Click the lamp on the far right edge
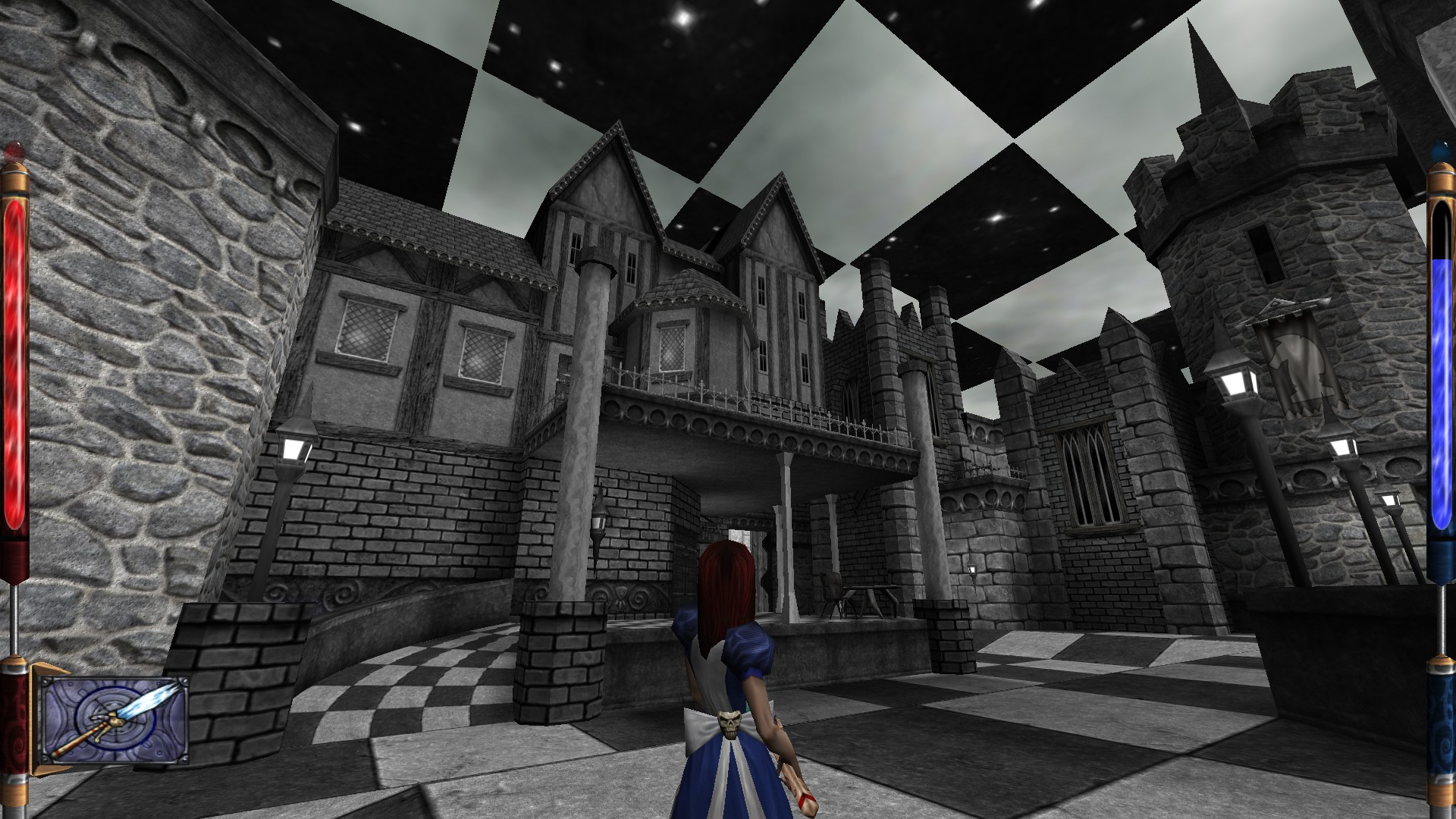Screen dimensions: 1456x819 click(1389, 499)
